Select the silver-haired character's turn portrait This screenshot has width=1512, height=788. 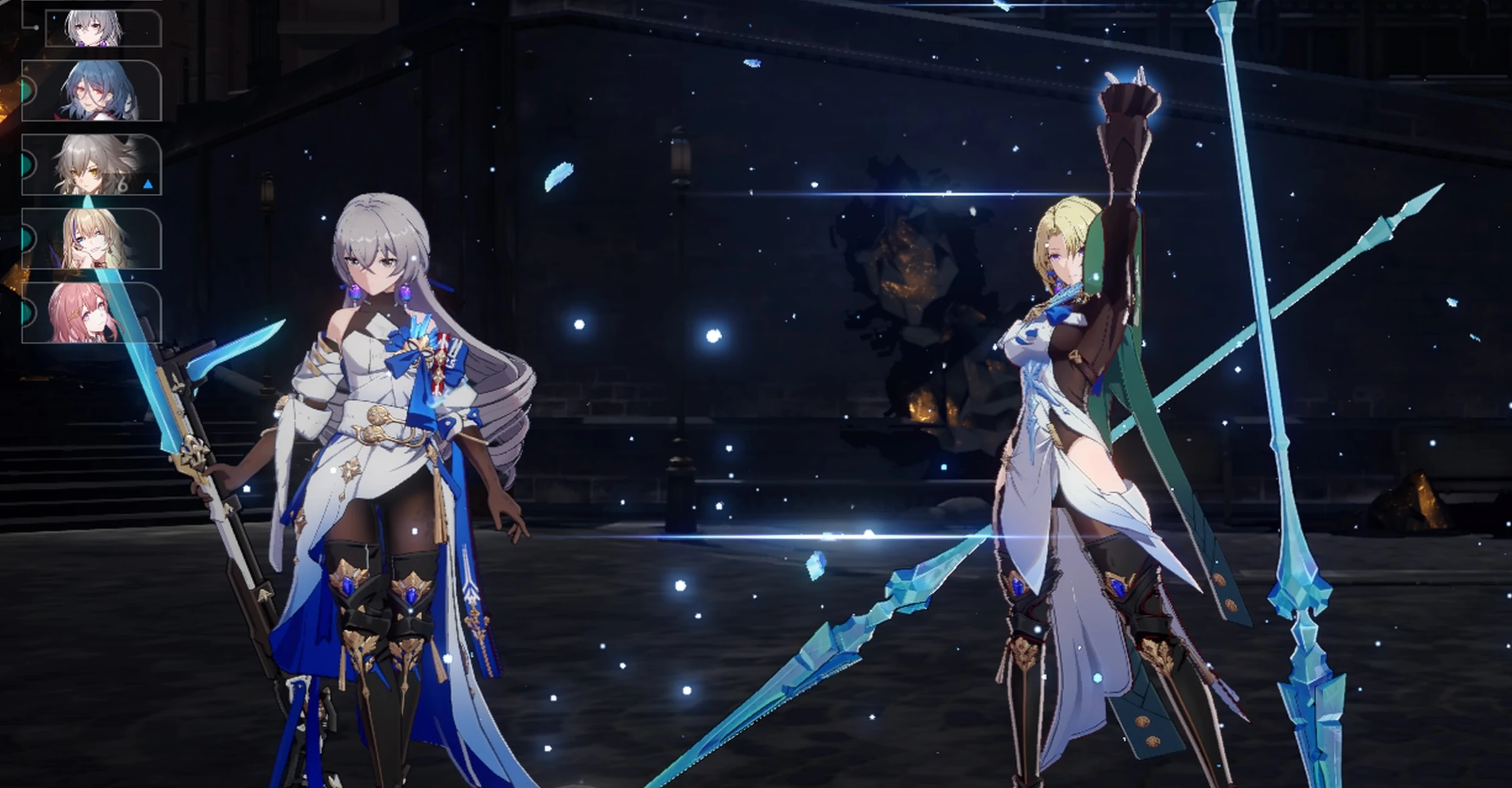pos(103,28)
